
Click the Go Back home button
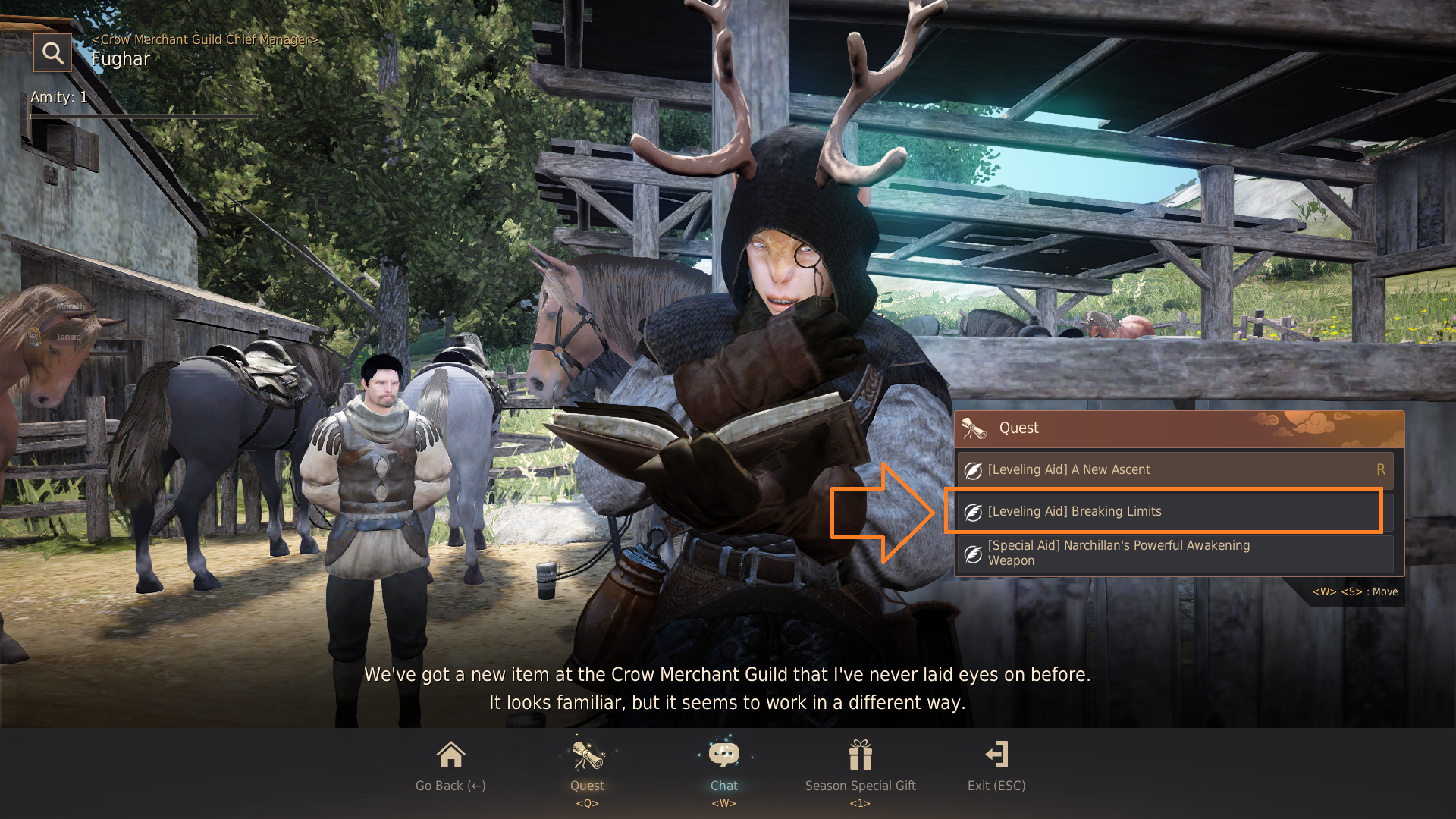(450, 766)
